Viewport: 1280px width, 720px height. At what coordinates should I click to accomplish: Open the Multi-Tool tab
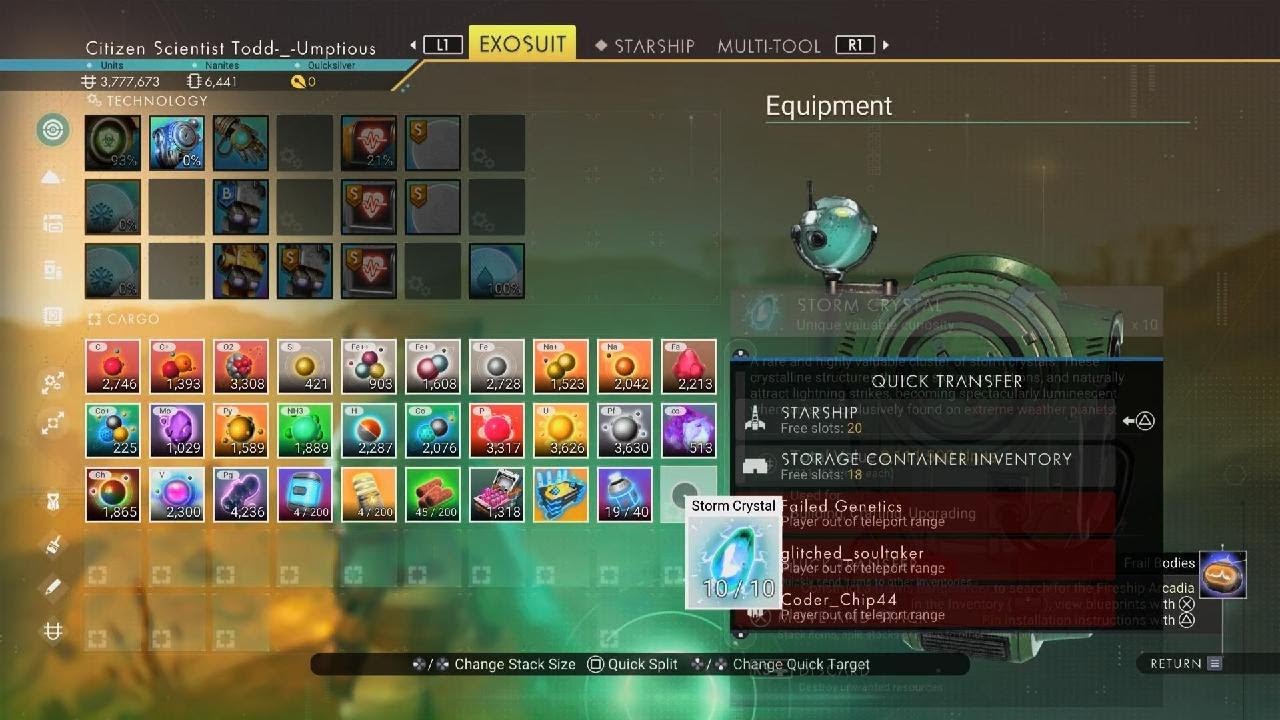(768, 46)
